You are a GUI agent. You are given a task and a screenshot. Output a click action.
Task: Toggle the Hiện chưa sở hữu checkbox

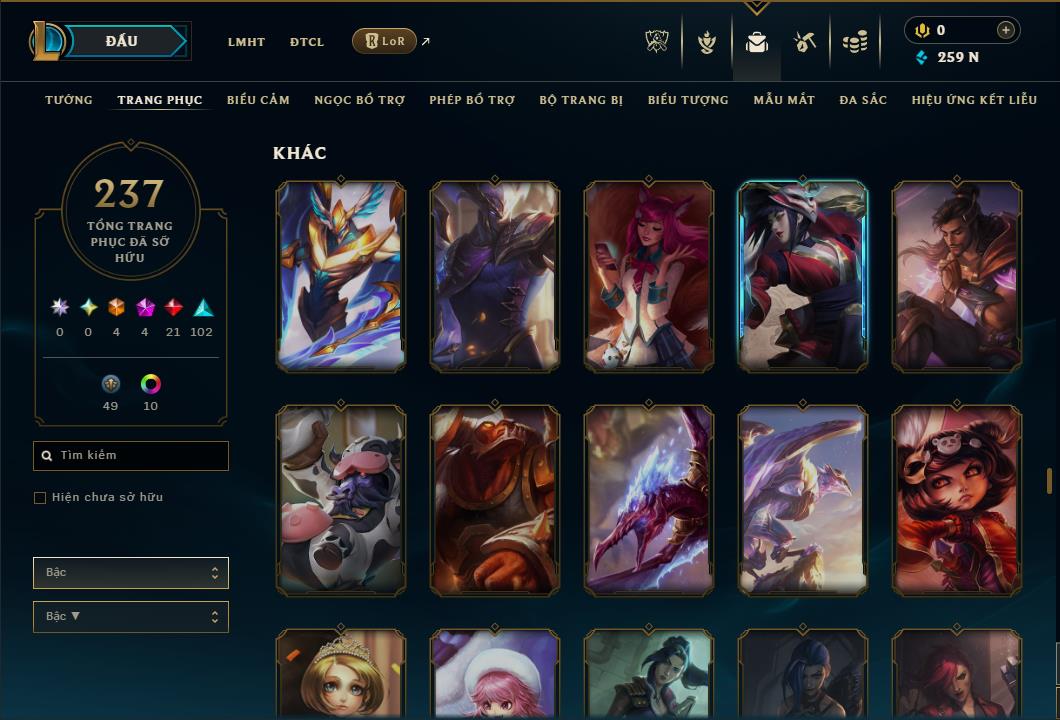point(40,498)
